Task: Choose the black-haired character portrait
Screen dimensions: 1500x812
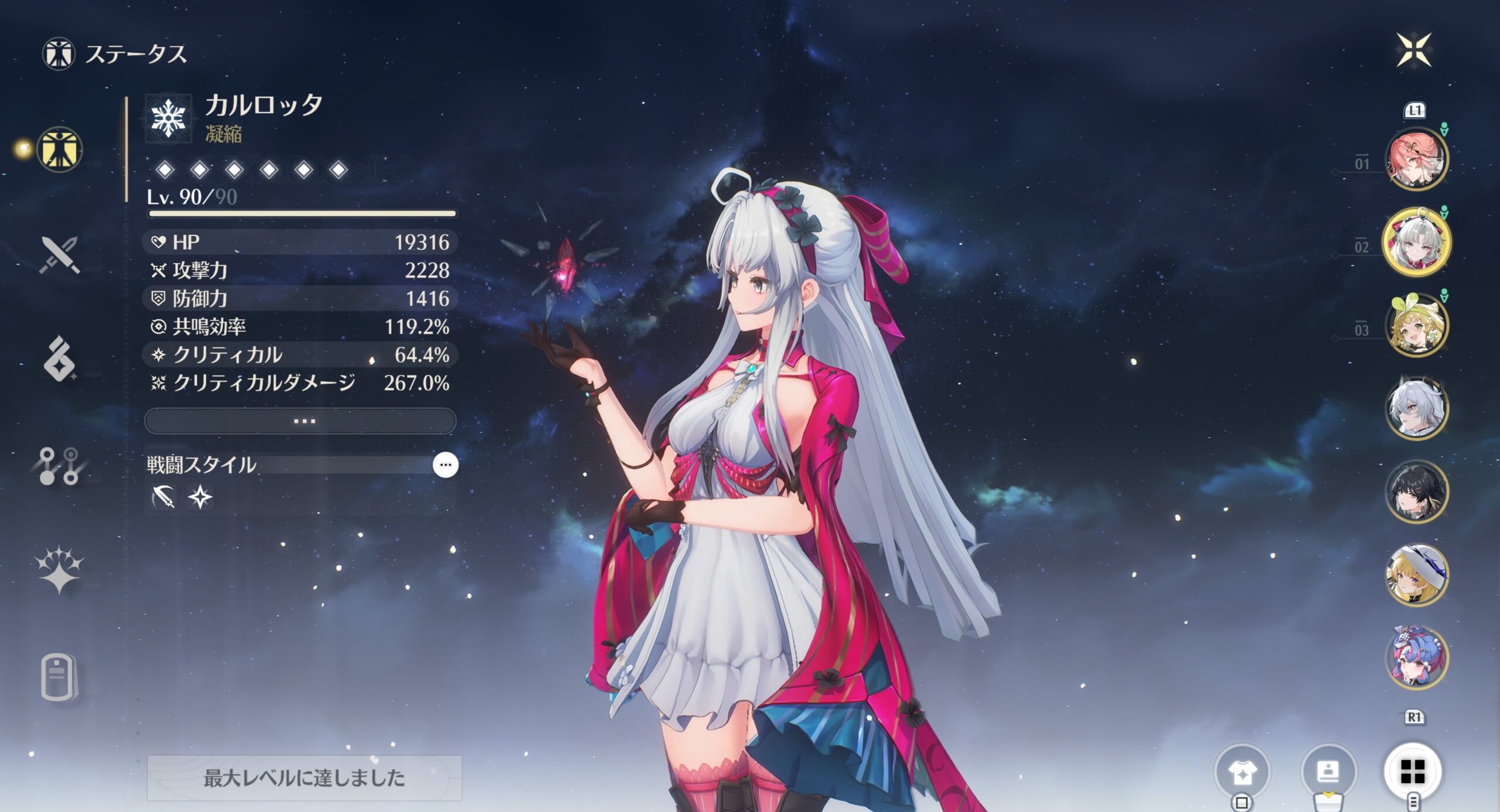Action: pos(1416,492)
